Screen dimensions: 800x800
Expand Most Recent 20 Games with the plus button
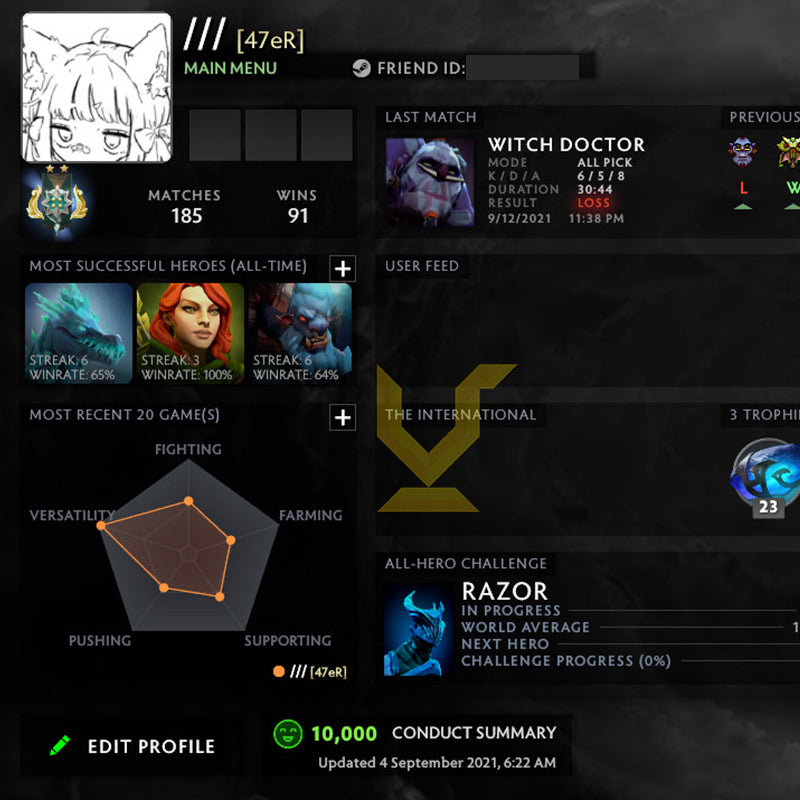coord(343,417)
